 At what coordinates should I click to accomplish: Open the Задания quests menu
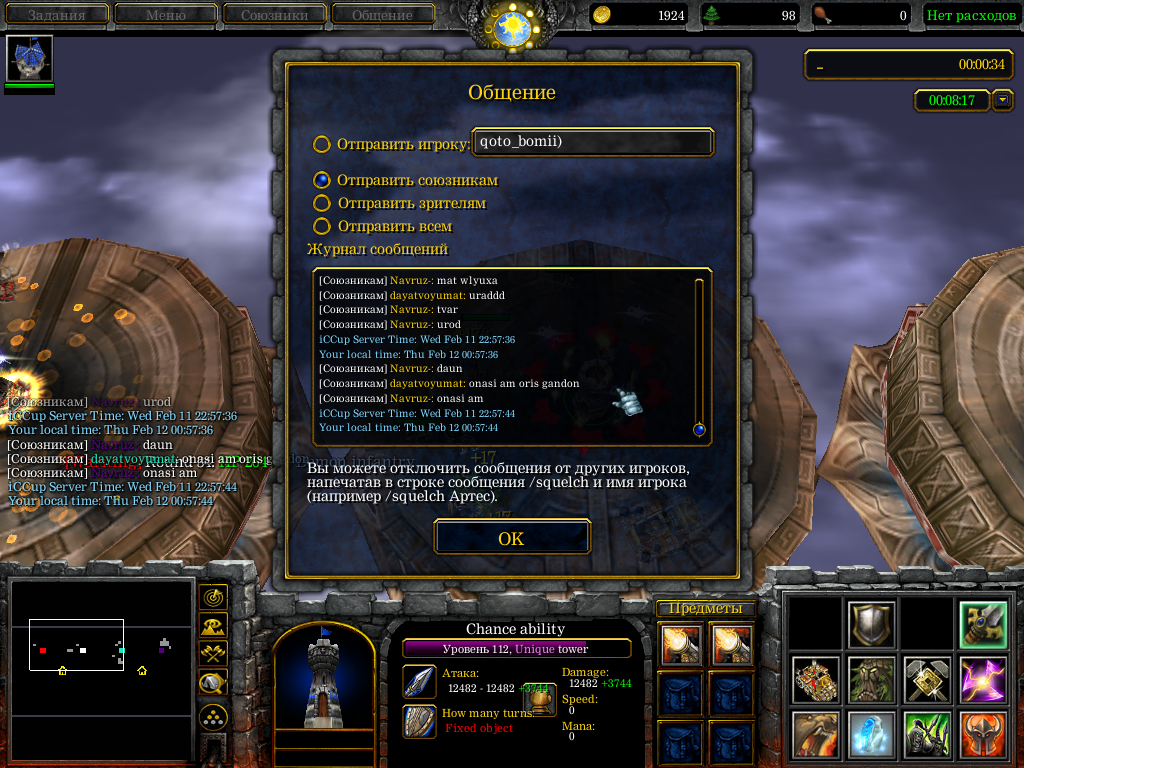(56, 15)
